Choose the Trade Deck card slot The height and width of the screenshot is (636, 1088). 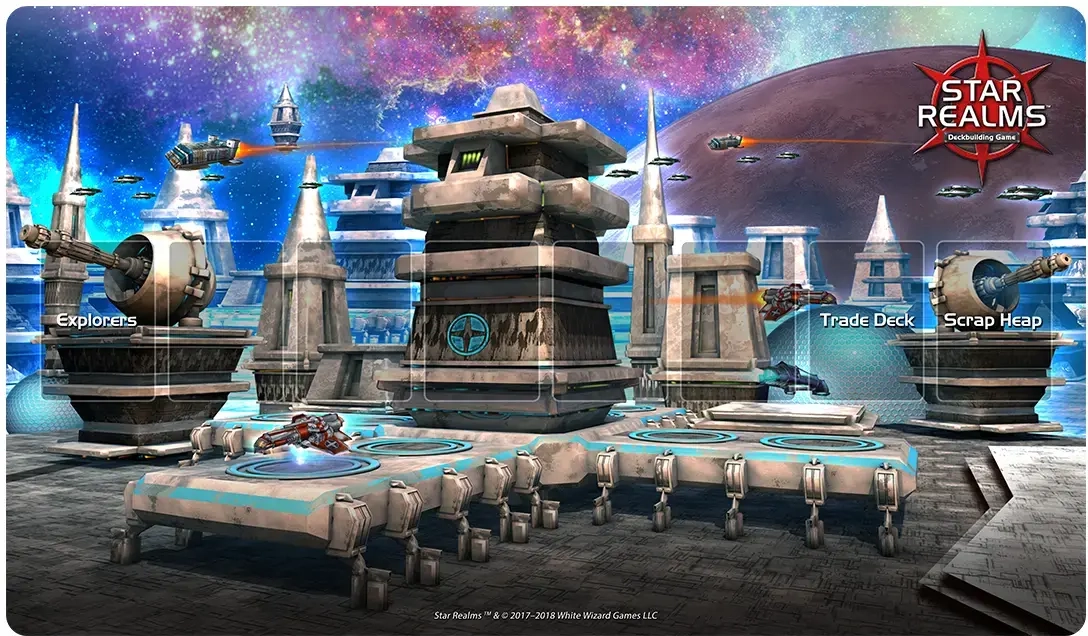(x=866, y=321)
